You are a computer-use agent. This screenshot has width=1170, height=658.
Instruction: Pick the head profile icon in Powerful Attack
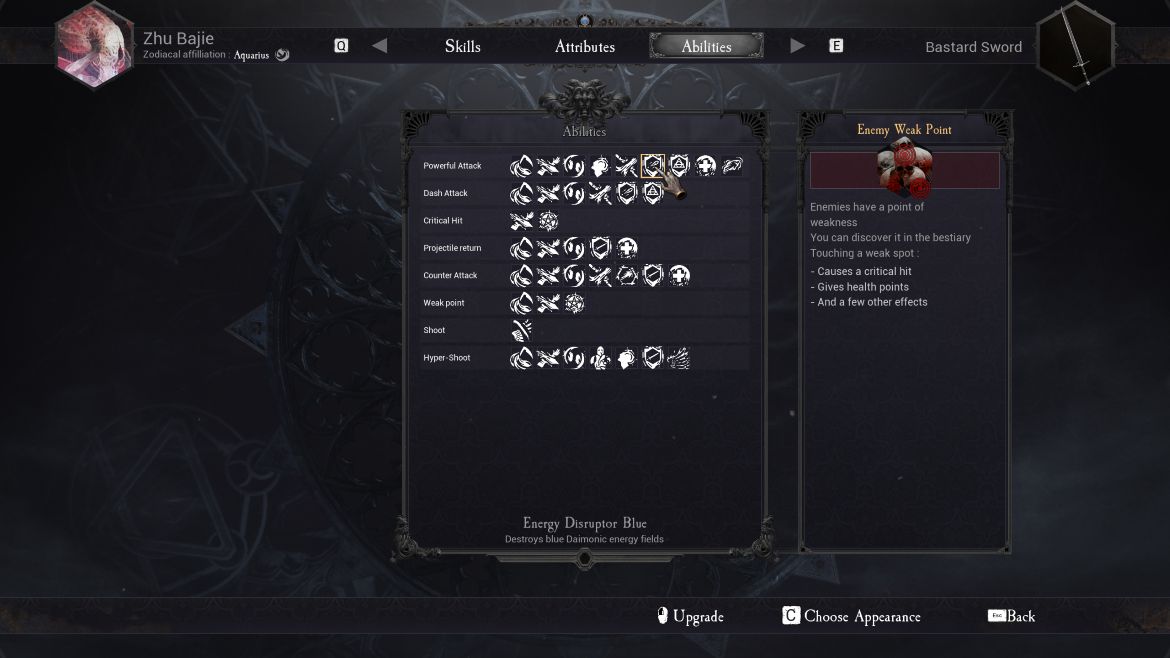[600, 166]
